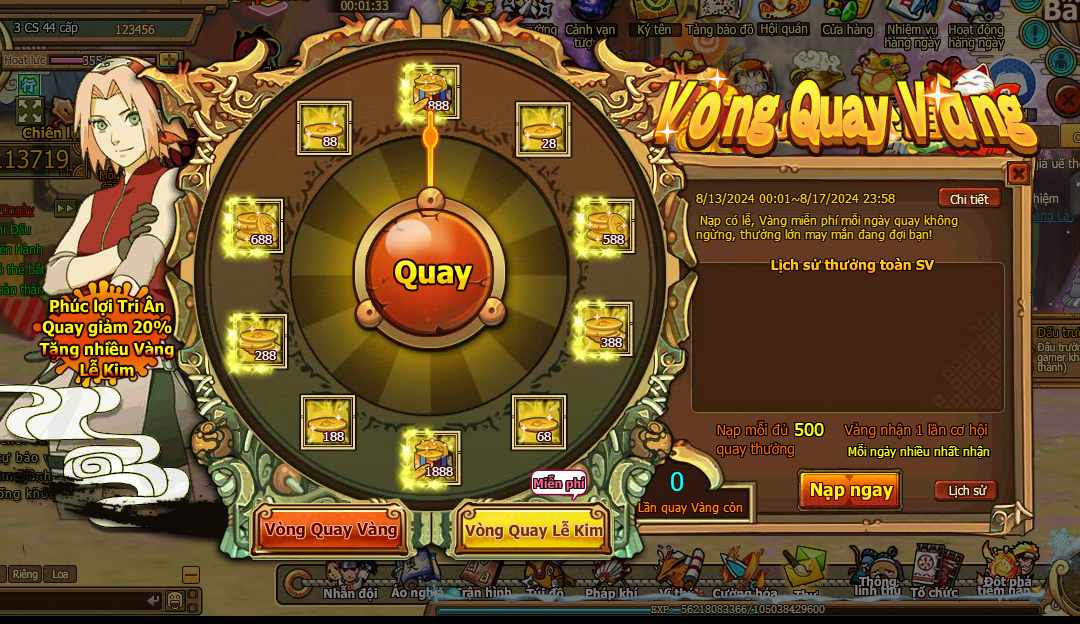Add Hoạt lực with the plus button
1080x624 pixels.
(169, 60)
